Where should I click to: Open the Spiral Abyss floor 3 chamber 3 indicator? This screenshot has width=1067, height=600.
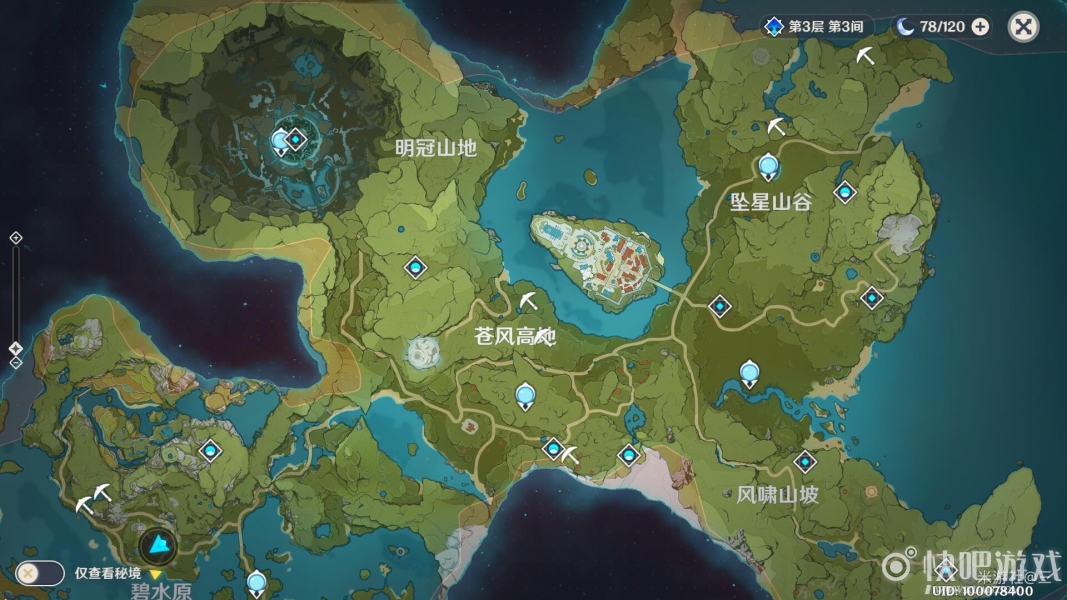[813, 27]
